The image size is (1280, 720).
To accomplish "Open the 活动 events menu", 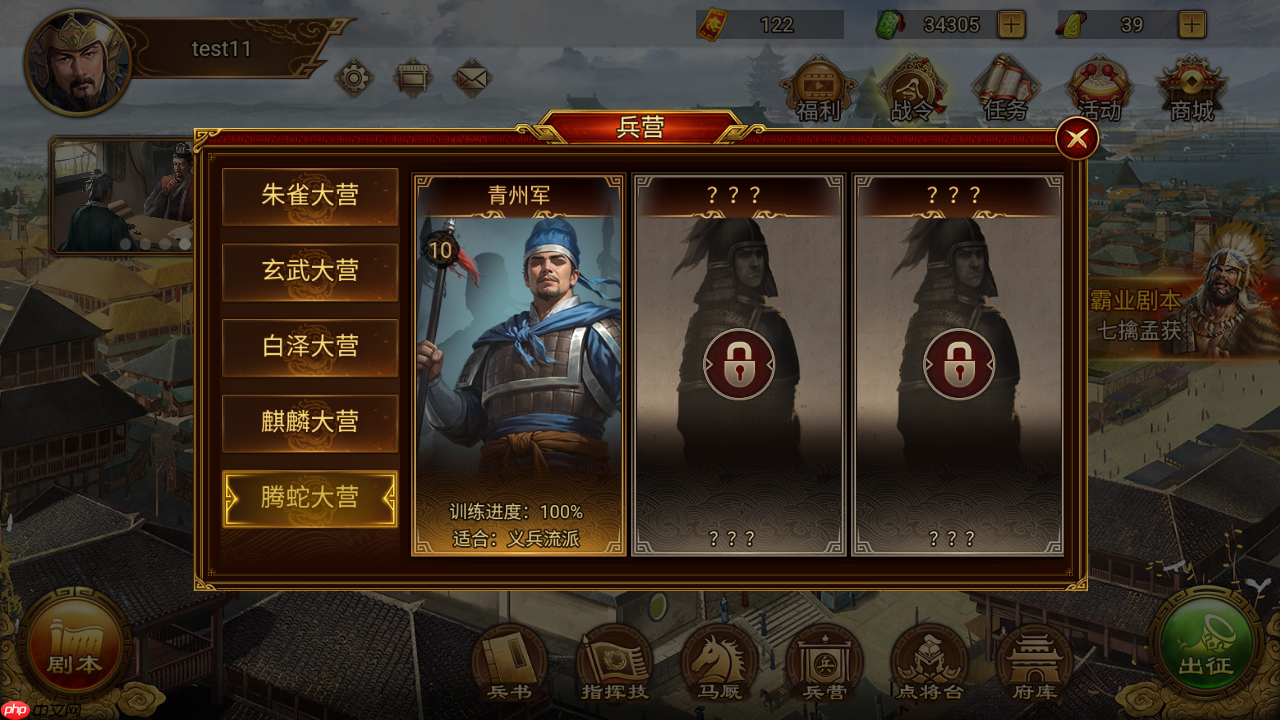I will (x=1099, y=88).
